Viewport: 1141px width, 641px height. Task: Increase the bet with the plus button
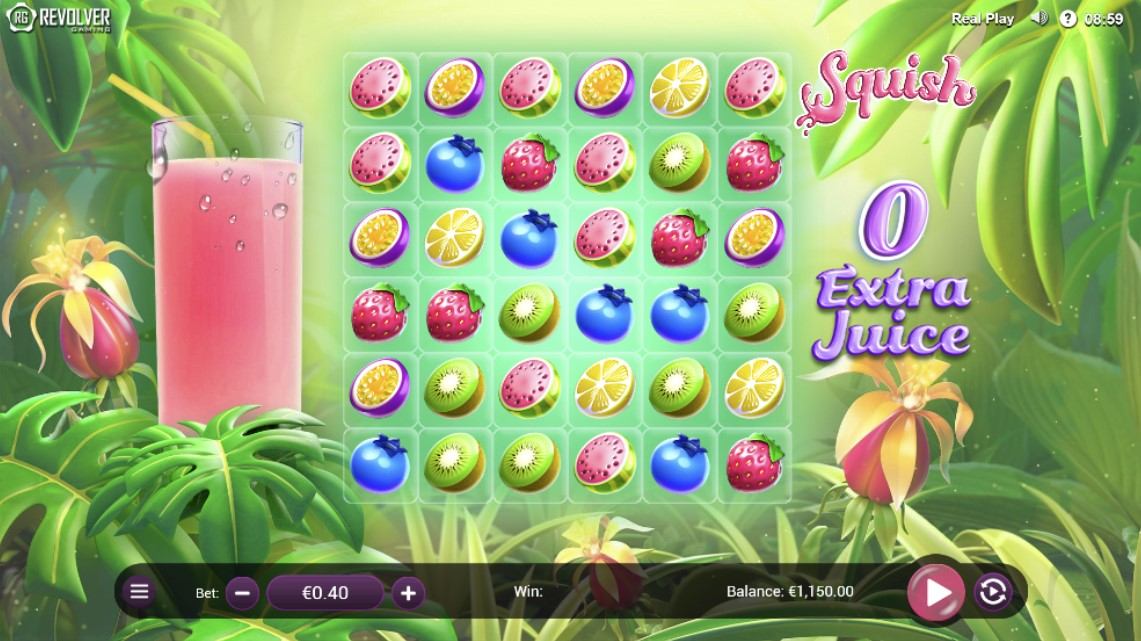tap(407, 592)
